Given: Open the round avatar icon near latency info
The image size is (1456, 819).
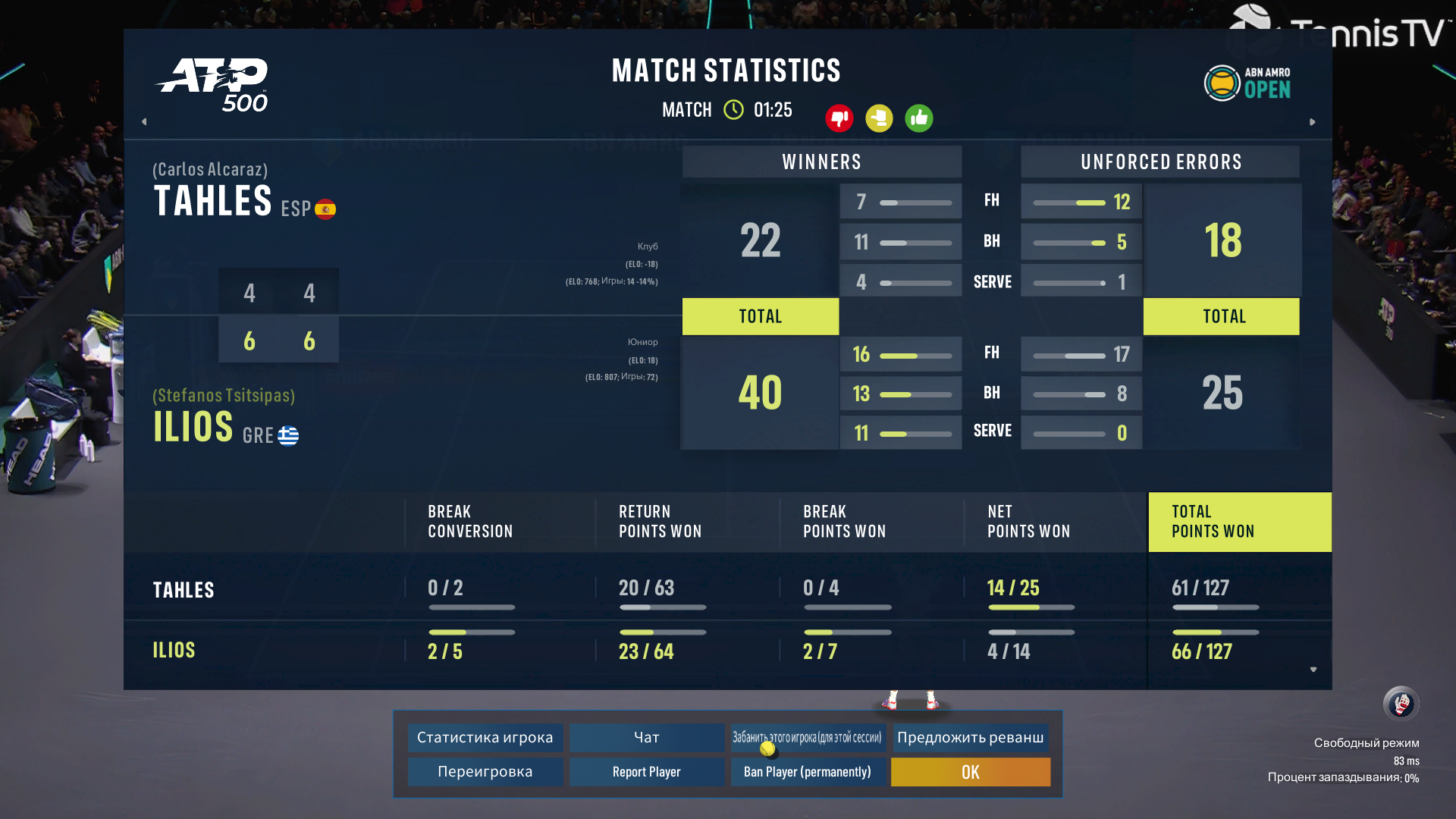Looking at the screenshot, I should click(x=1401, y=704).
